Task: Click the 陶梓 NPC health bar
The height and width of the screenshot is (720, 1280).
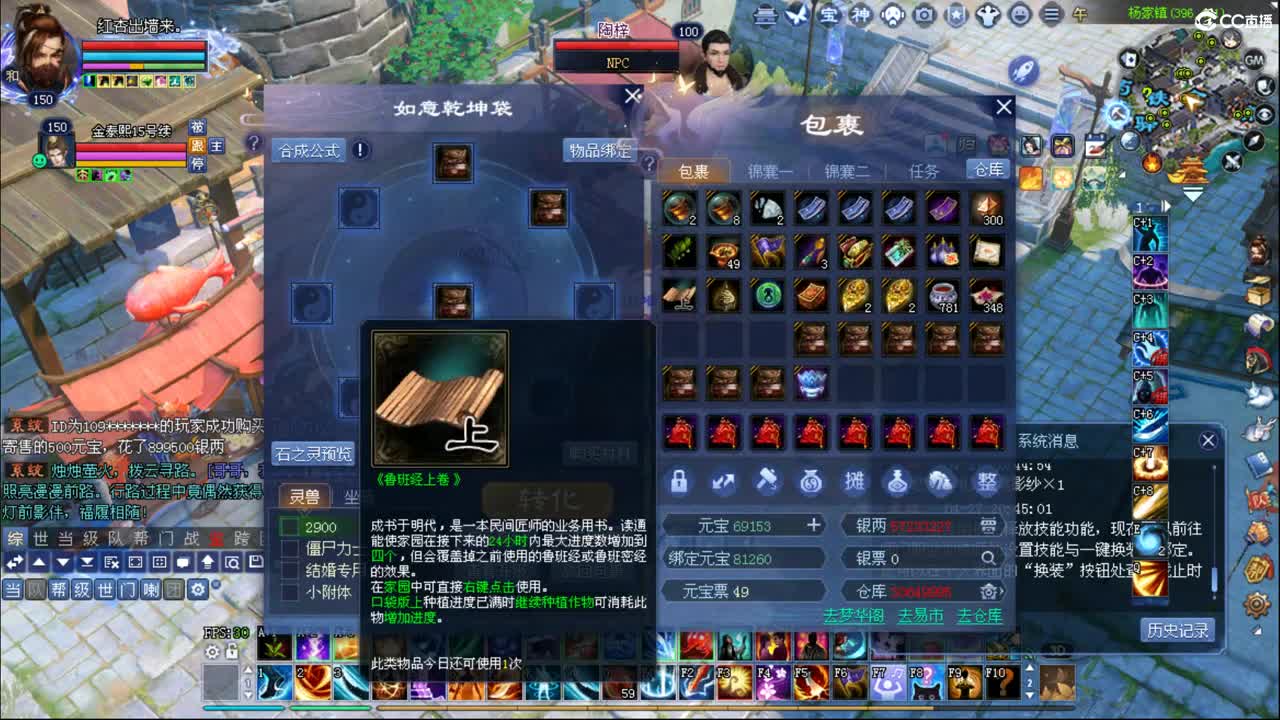Action: click(x=617, y=44)
